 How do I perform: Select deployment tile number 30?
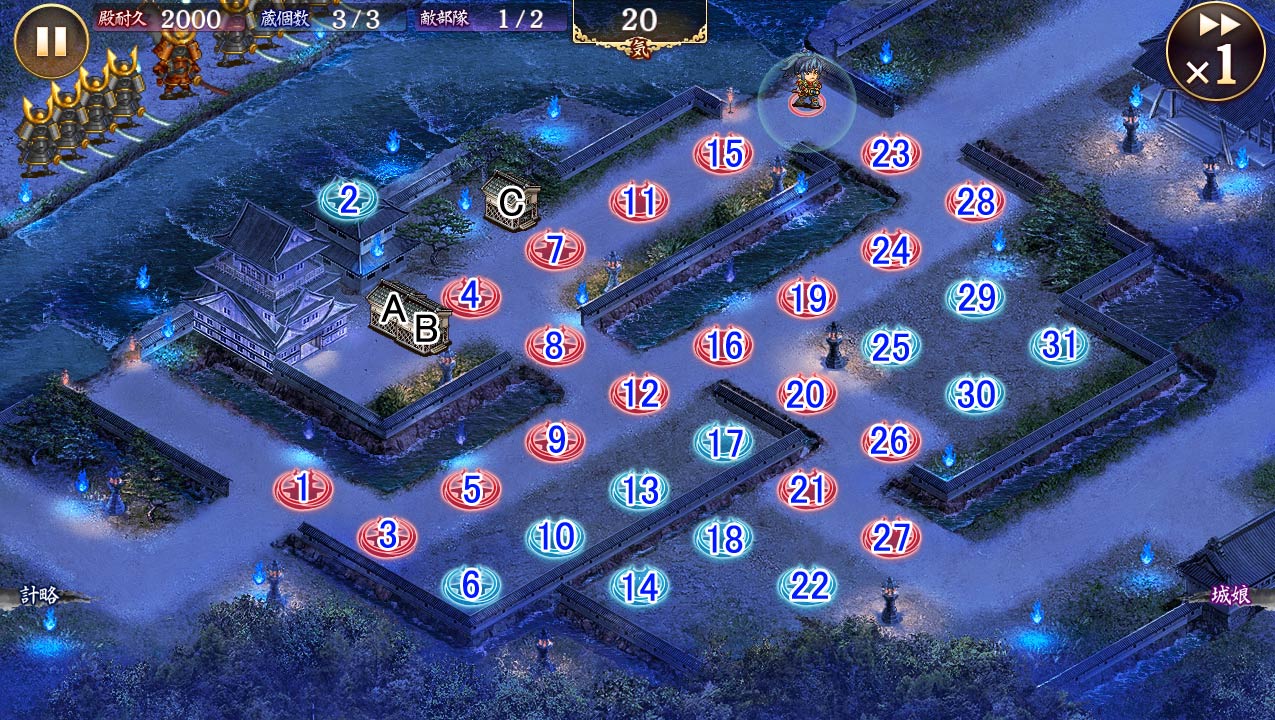tap(975, 394)
